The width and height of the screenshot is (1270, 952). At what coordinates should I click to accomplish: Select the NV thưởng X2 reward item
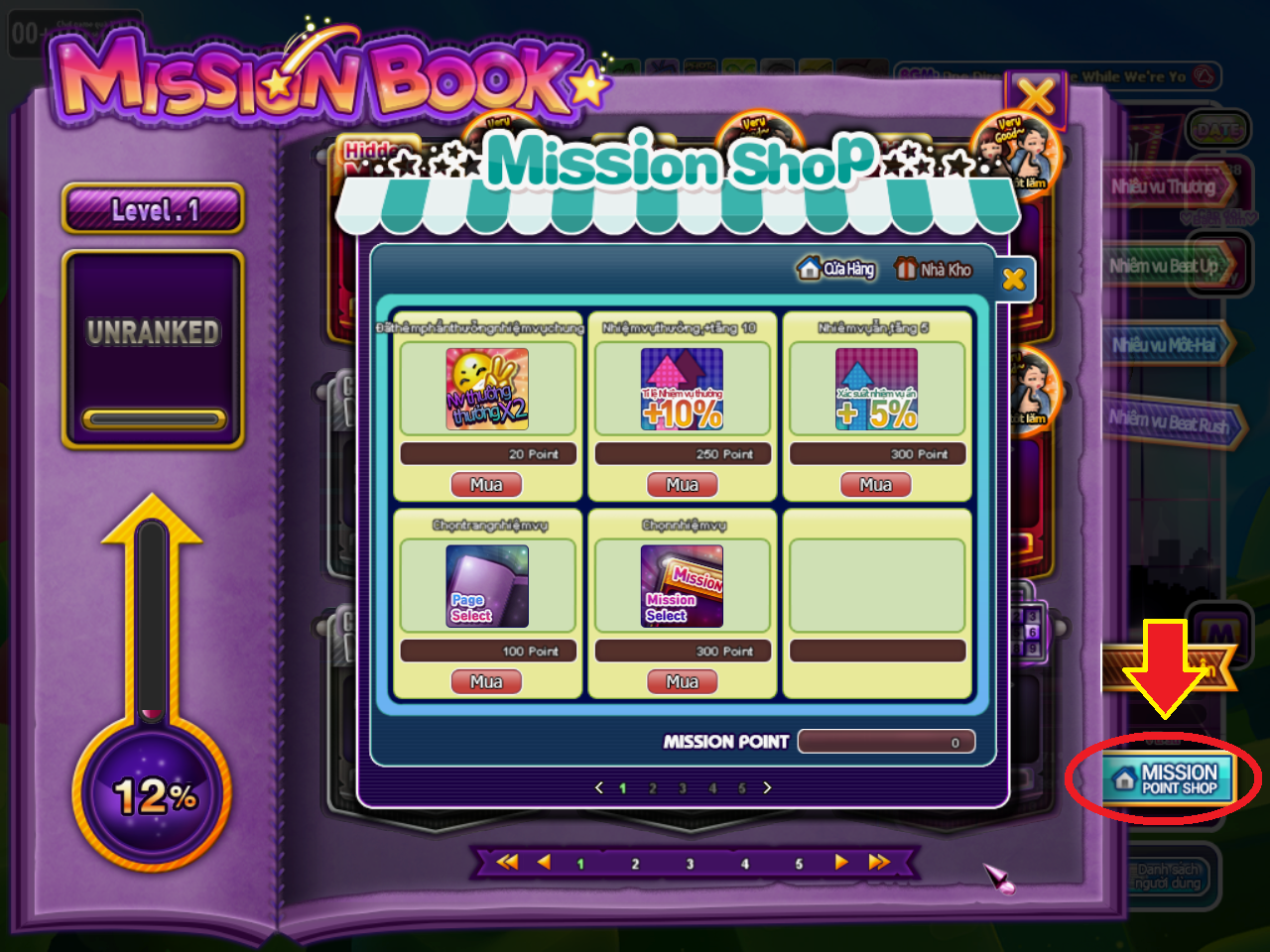click(x=486, y=390)
